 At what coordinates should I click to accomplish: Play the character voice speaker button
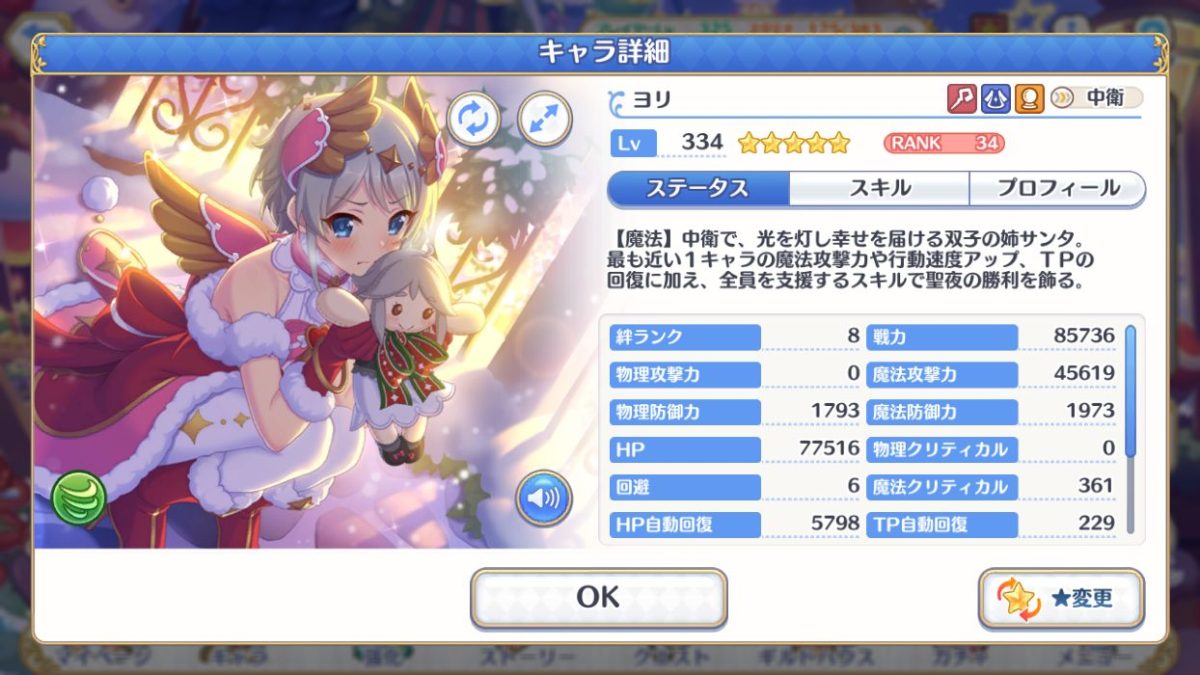(x=544, y=498)
